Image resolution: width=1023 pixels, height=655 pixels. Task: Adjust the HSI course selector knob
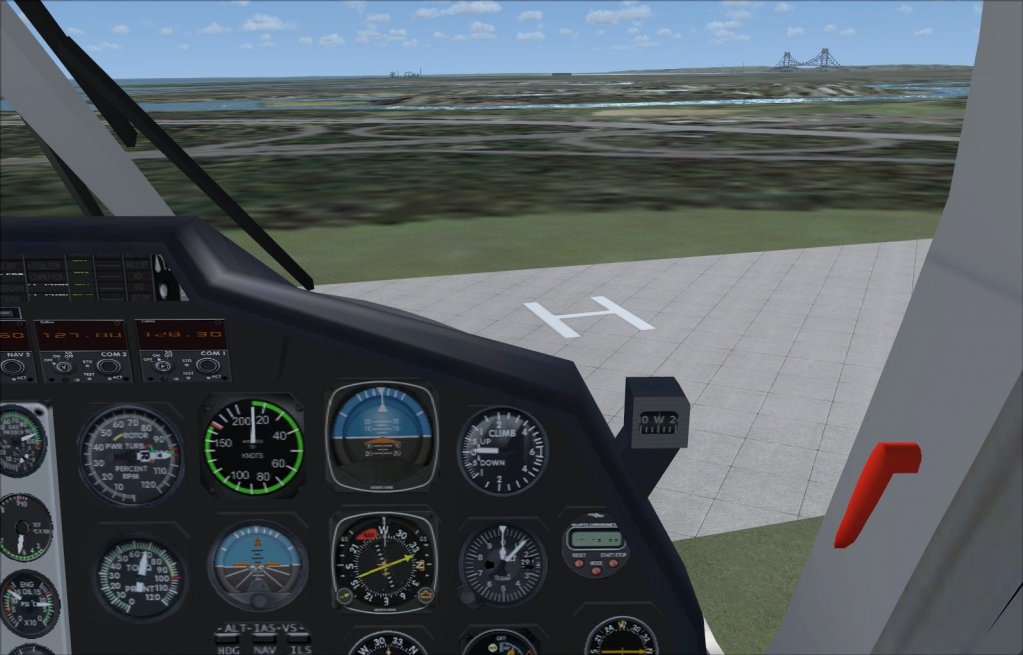344,596
